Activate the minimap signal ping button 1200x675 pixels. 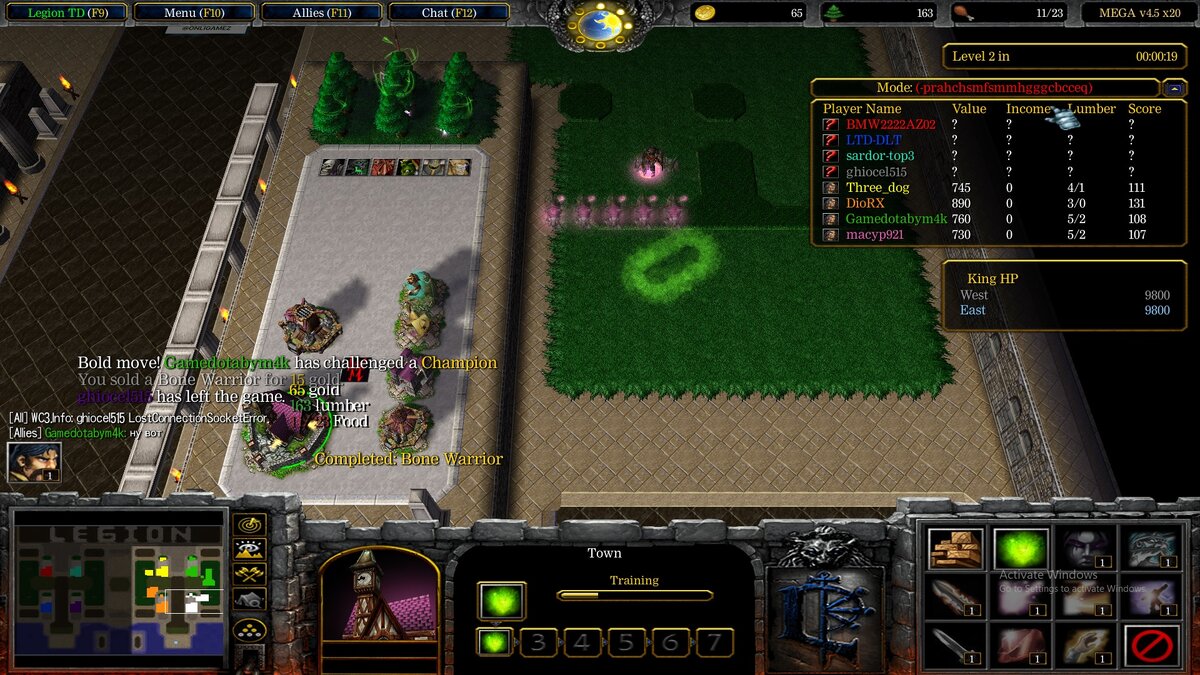pos(249,524)
